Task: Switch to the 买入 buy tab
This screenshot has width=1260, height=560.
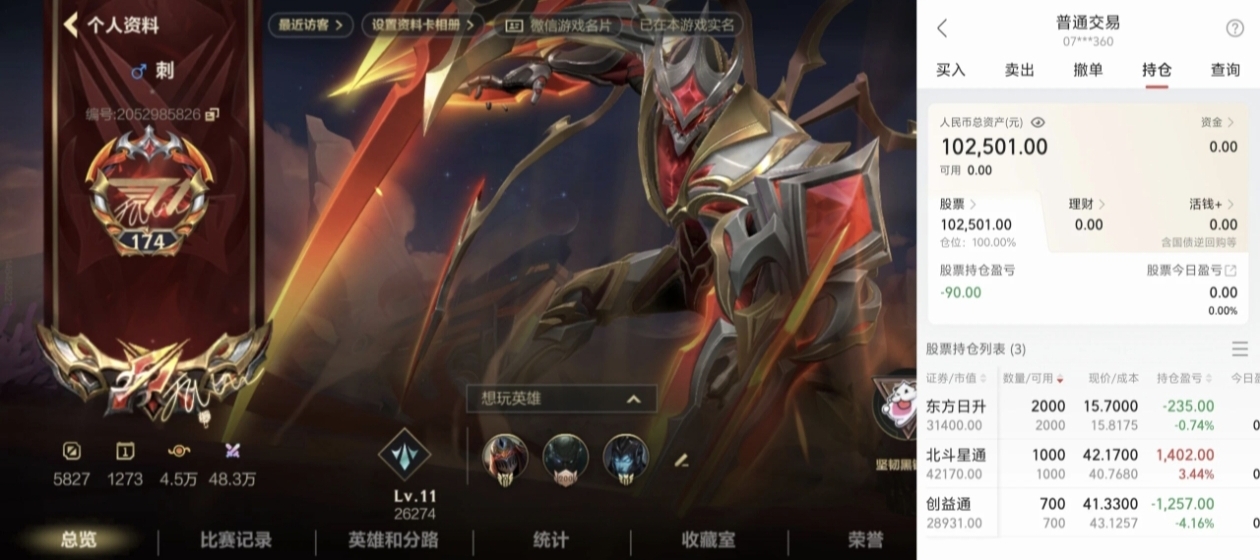Action: pos(951,70)
